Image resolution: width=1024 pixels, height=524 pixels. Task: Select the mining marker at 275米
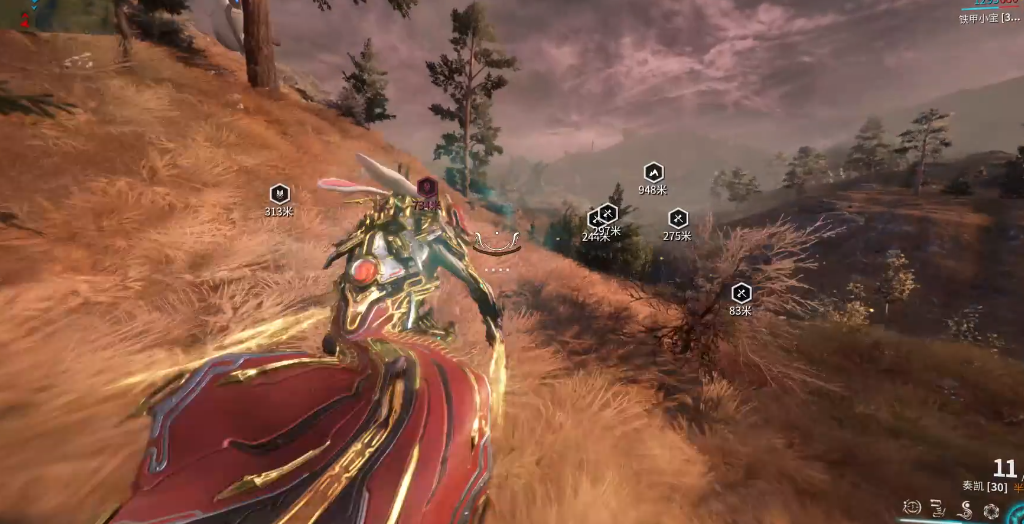coord(677,218)
